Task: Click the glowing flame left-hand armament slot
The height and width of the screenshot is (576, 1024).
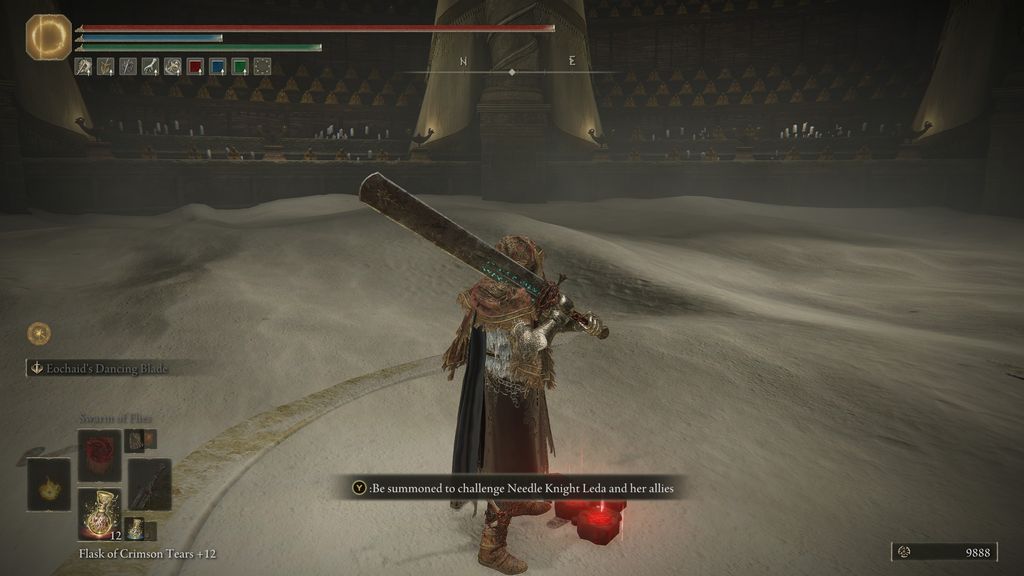Action: (49, 484)
